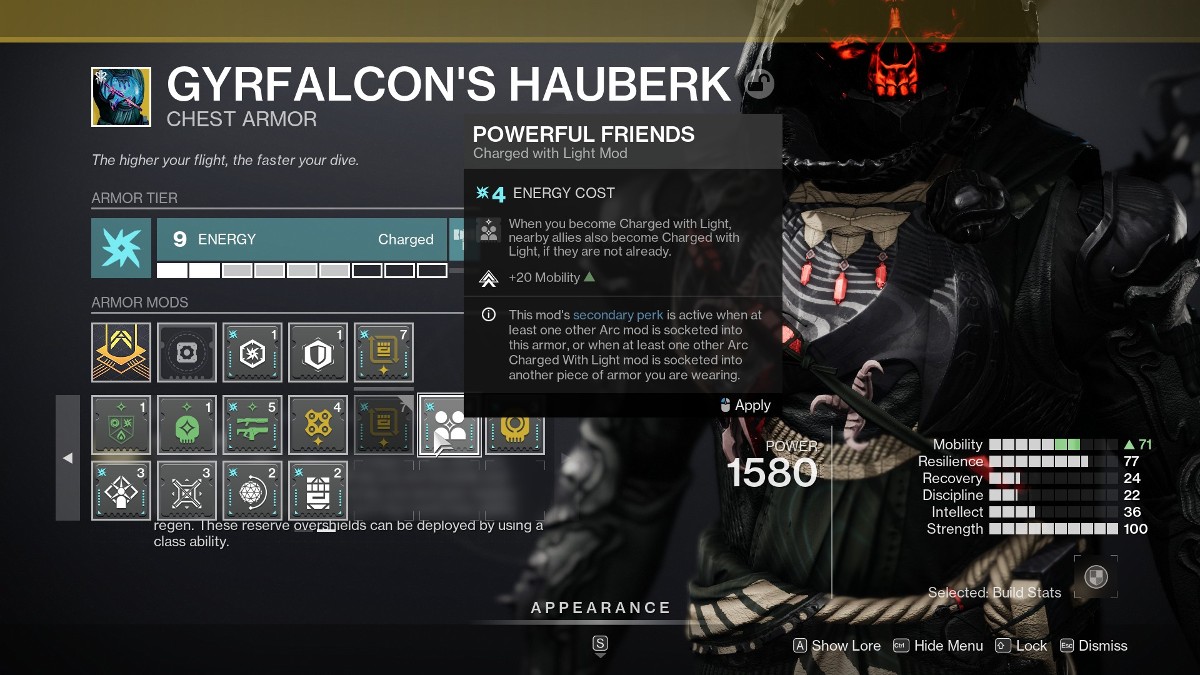
Task: Select the white turret-shaped mod costing 3
Action: [121, 490]
